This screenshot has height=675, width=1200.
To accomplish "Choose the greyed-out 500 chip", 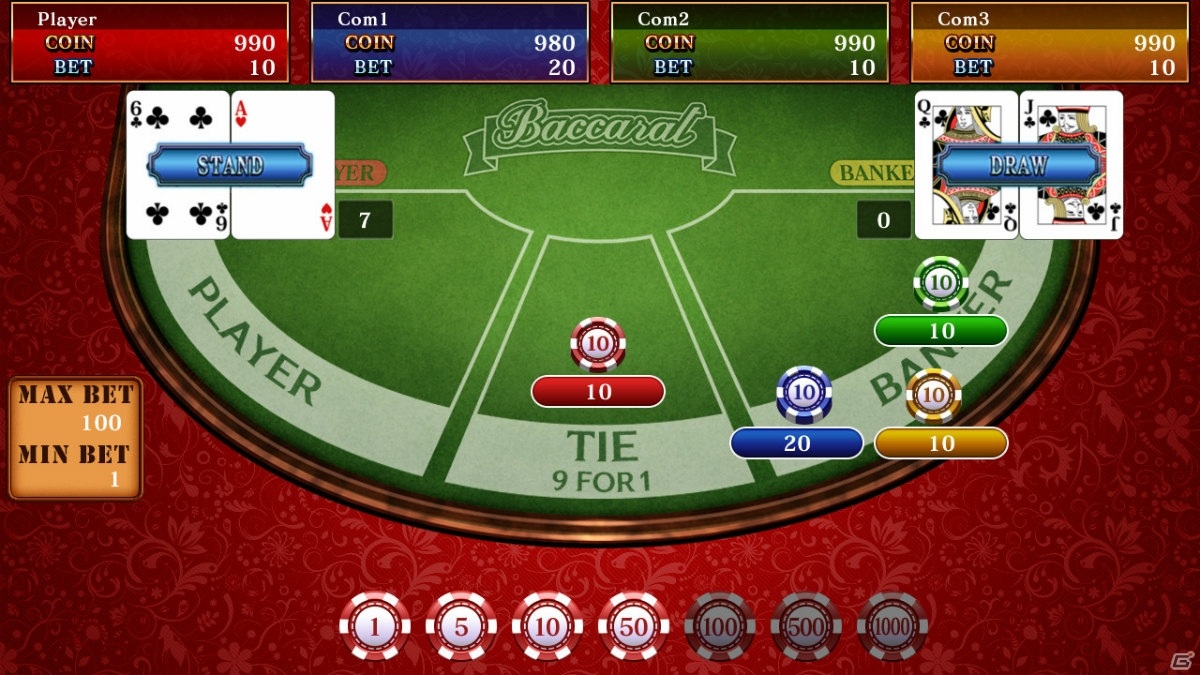I will tap(806, 627).
